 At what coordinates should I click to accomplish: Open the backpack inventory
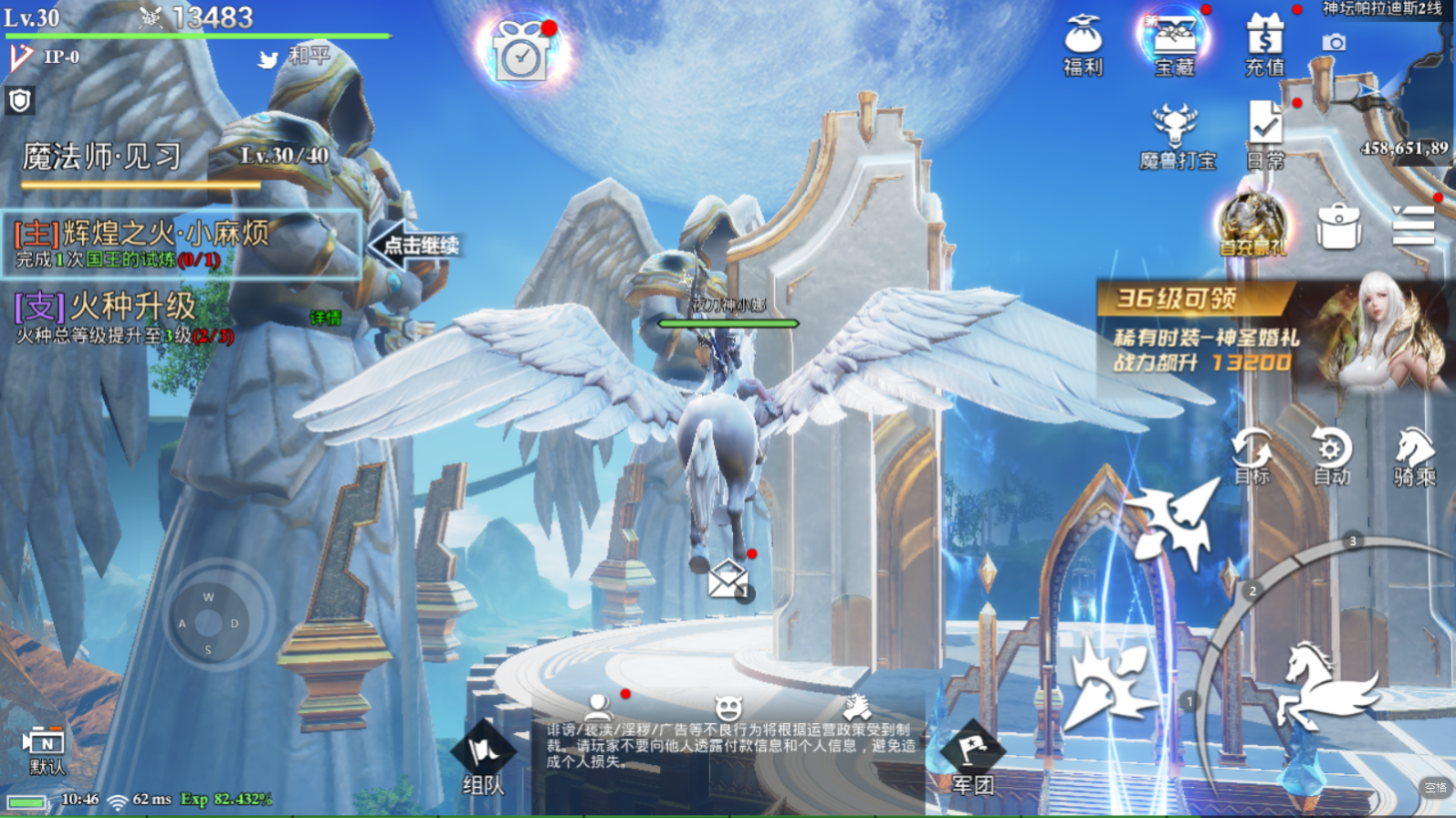coord(1338,226)
